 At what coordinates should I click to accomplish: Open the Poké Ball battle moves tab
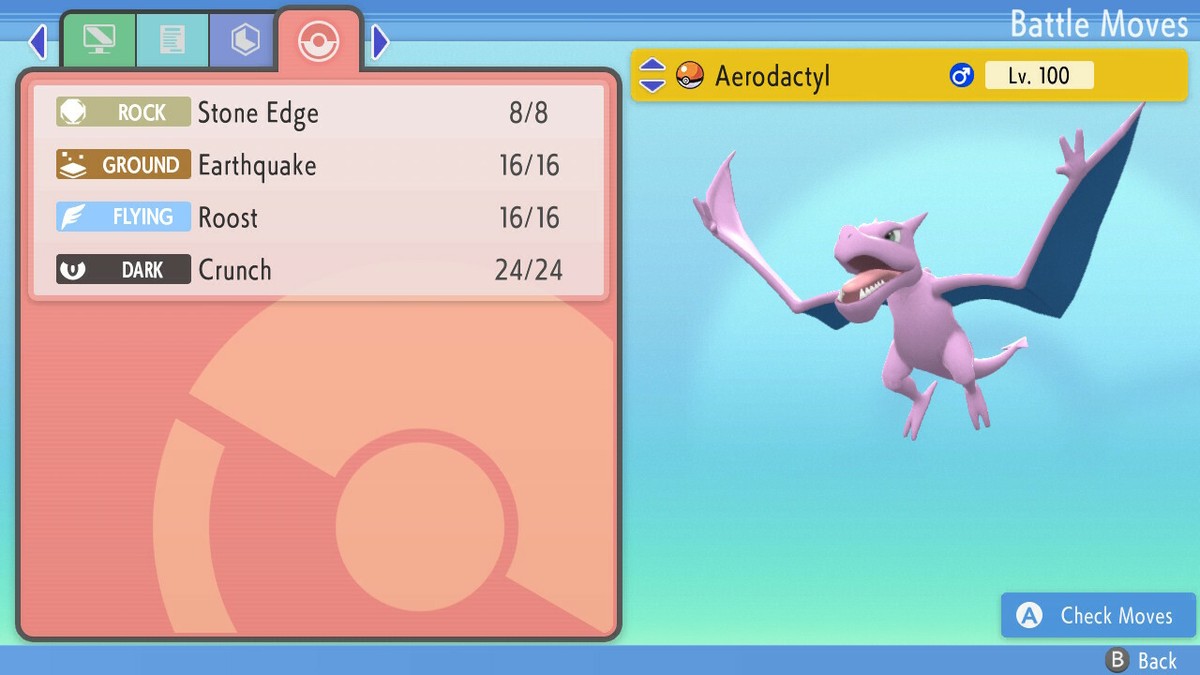(x=319, y=41)
